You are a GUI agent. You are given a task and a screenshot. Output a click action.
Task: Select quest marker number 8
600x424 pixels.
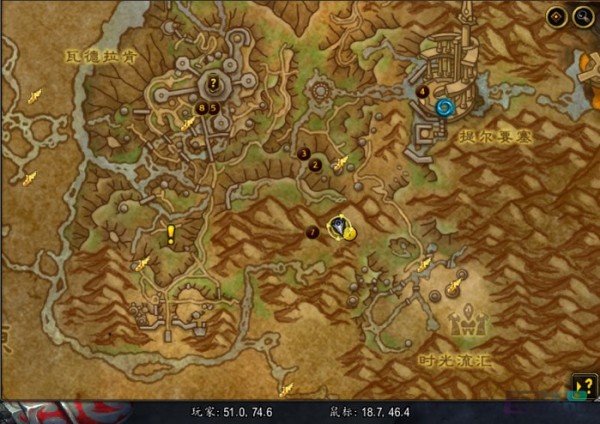click(x=201, y=108)
